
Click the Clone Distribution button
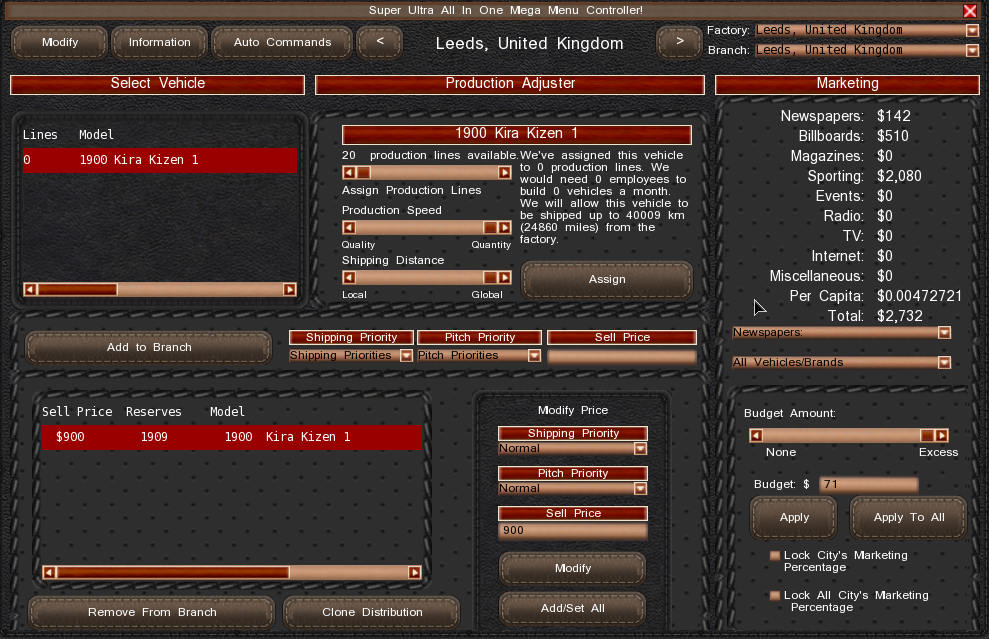point(372,612)
